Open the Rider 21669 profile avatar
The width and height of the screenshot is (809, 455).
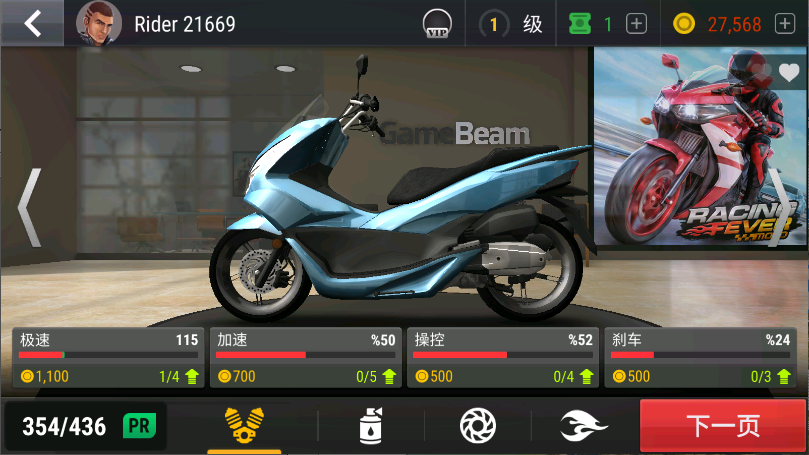(x=98, y=23)
